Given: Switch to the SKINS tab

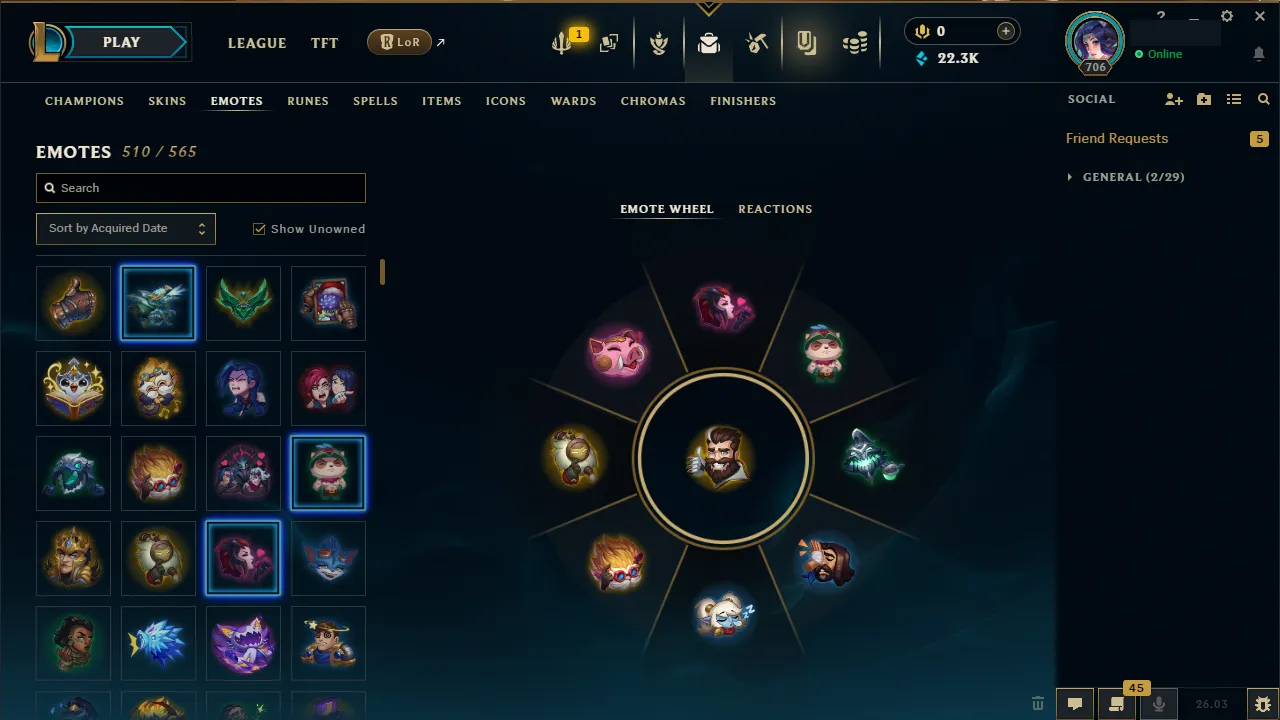Looking at the screenshot, I should click(167, 101).
